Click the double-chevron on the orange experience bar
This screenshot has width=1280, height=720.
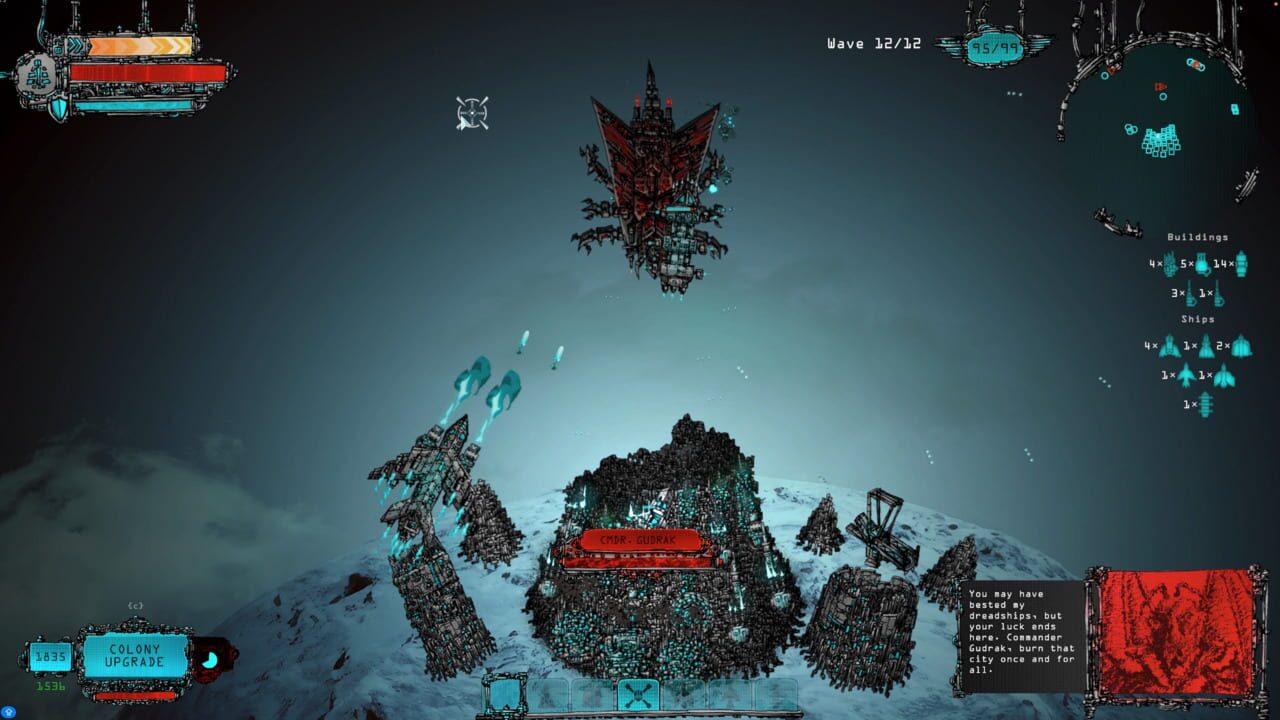(x=75, y=44)
